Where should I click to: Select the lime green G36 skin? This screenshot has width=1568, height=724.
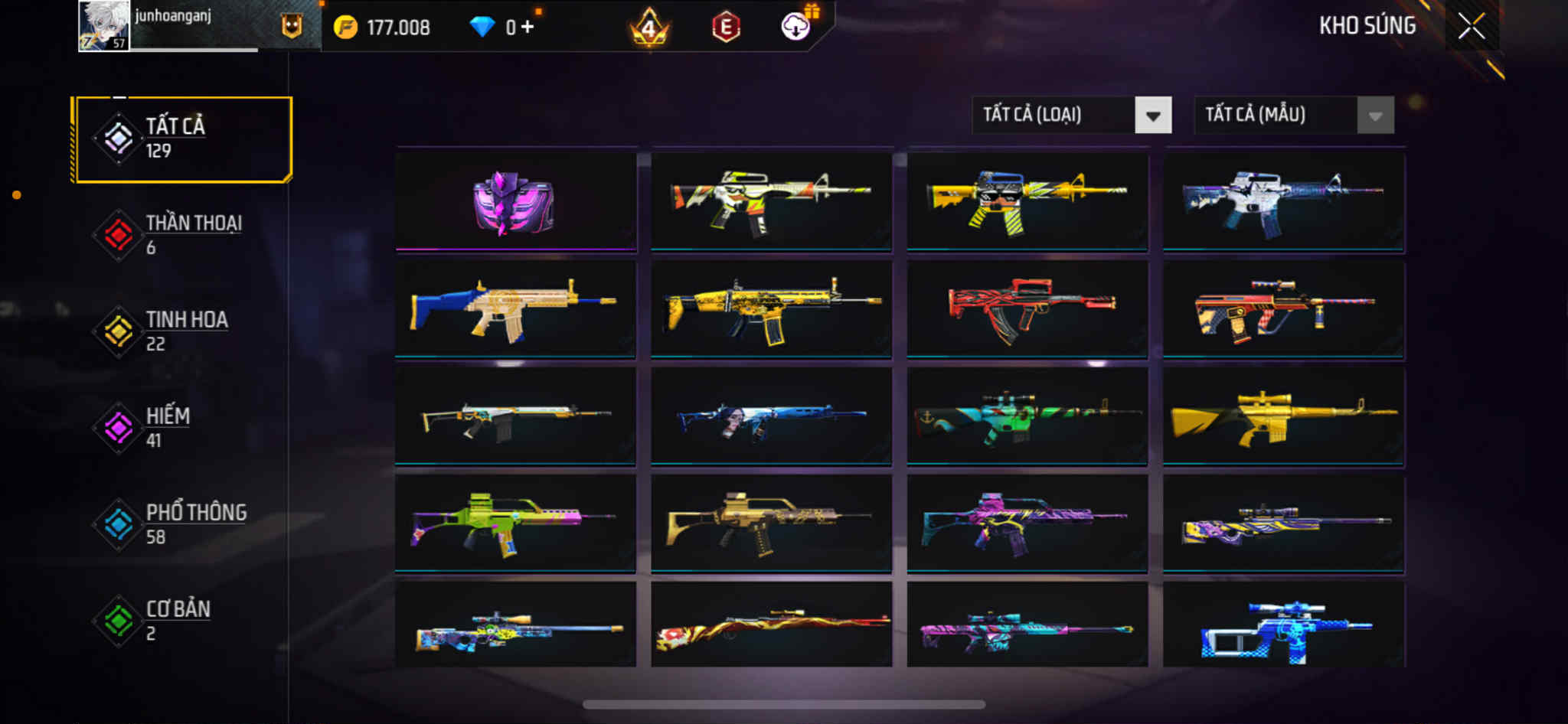(515, 524)
